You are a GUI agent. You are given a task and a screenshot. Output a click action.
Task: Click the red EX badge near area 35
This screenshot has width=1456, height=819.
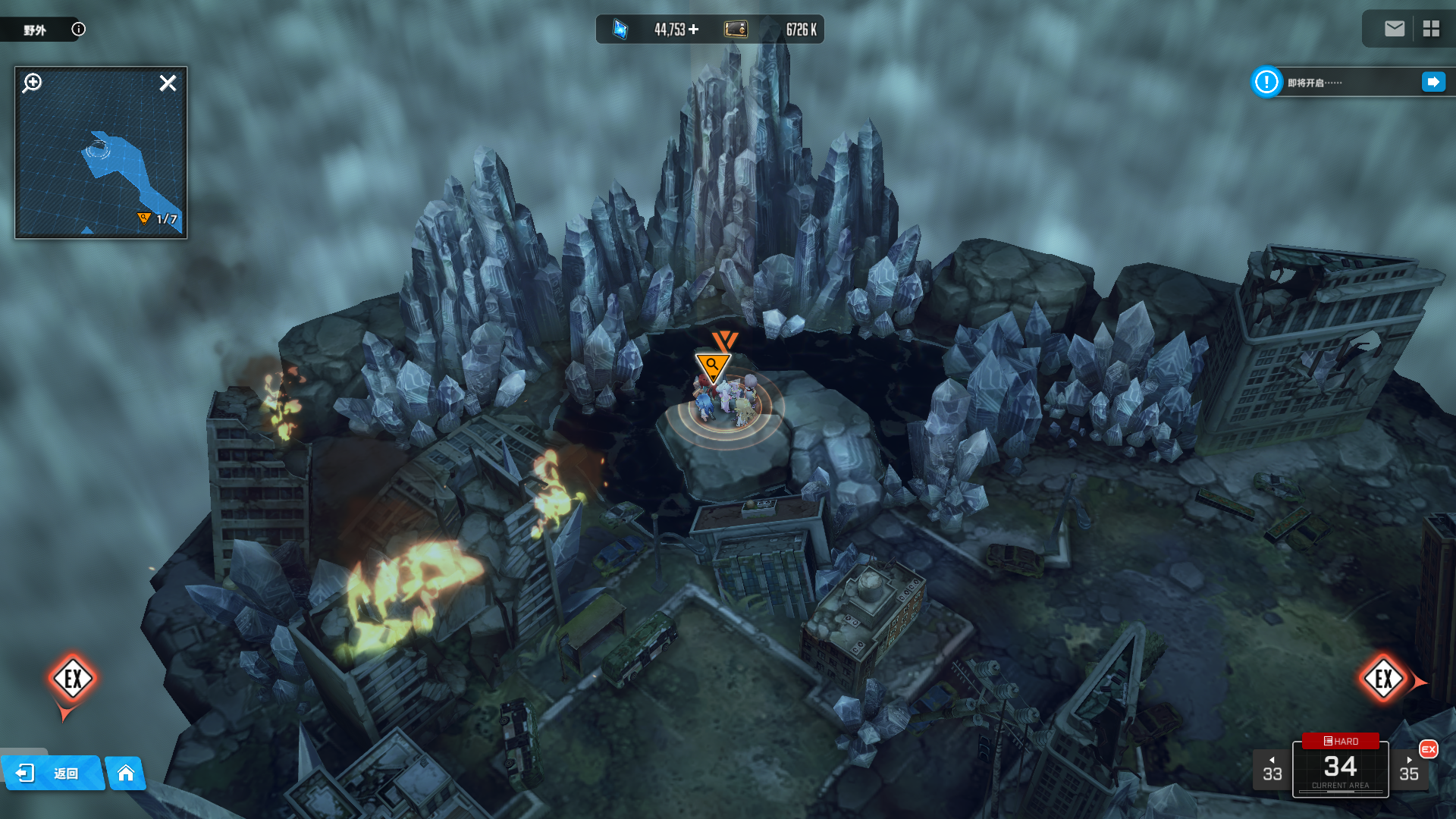1429,749
